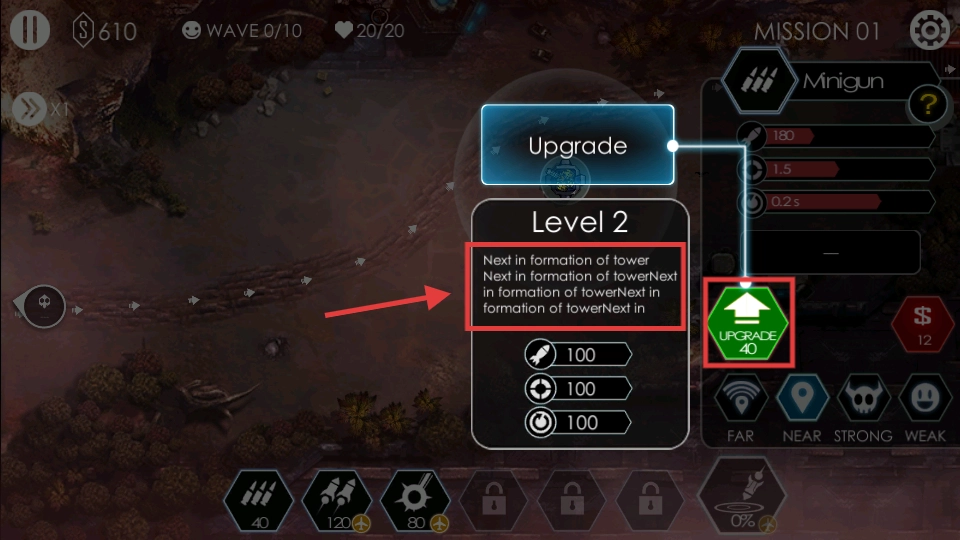Select the rocket tower costing 120
Viewport: 960px width, 540px height.
point(337,499)
